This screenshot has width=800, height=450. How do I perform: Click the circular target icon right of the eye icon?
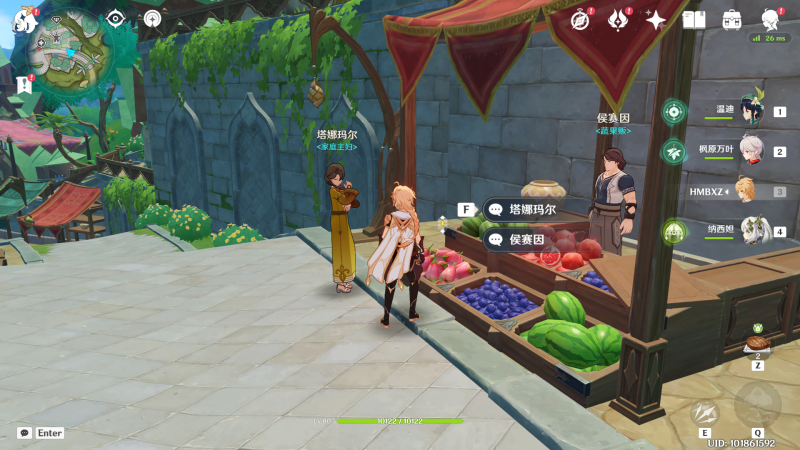[x=152, y=18]
